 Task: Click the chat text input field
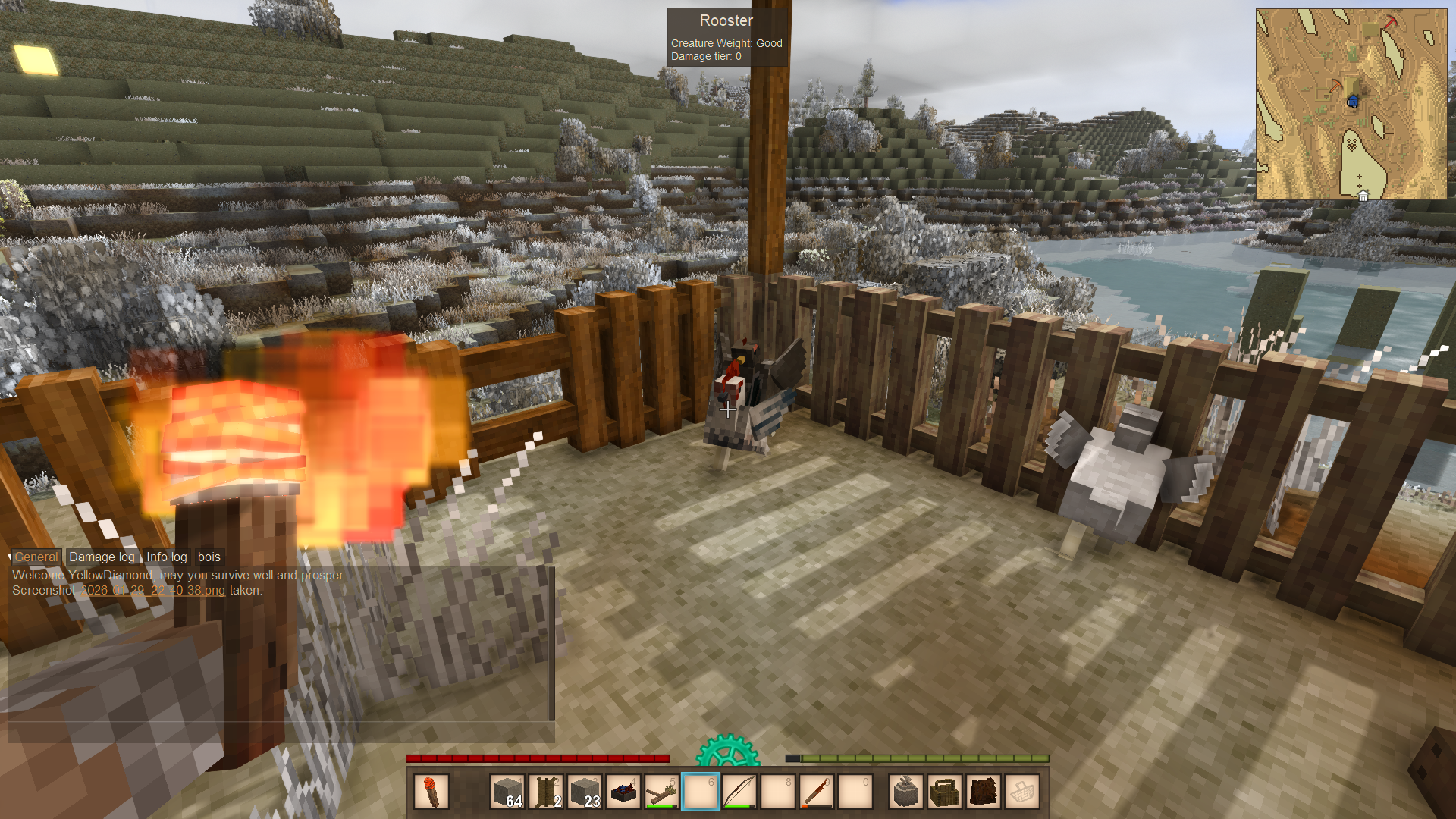coord(281,732)
